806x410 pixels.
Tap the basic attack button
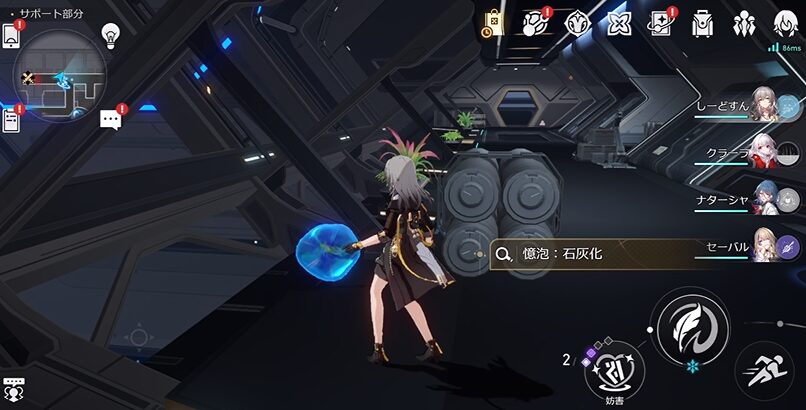click(690, 326)
